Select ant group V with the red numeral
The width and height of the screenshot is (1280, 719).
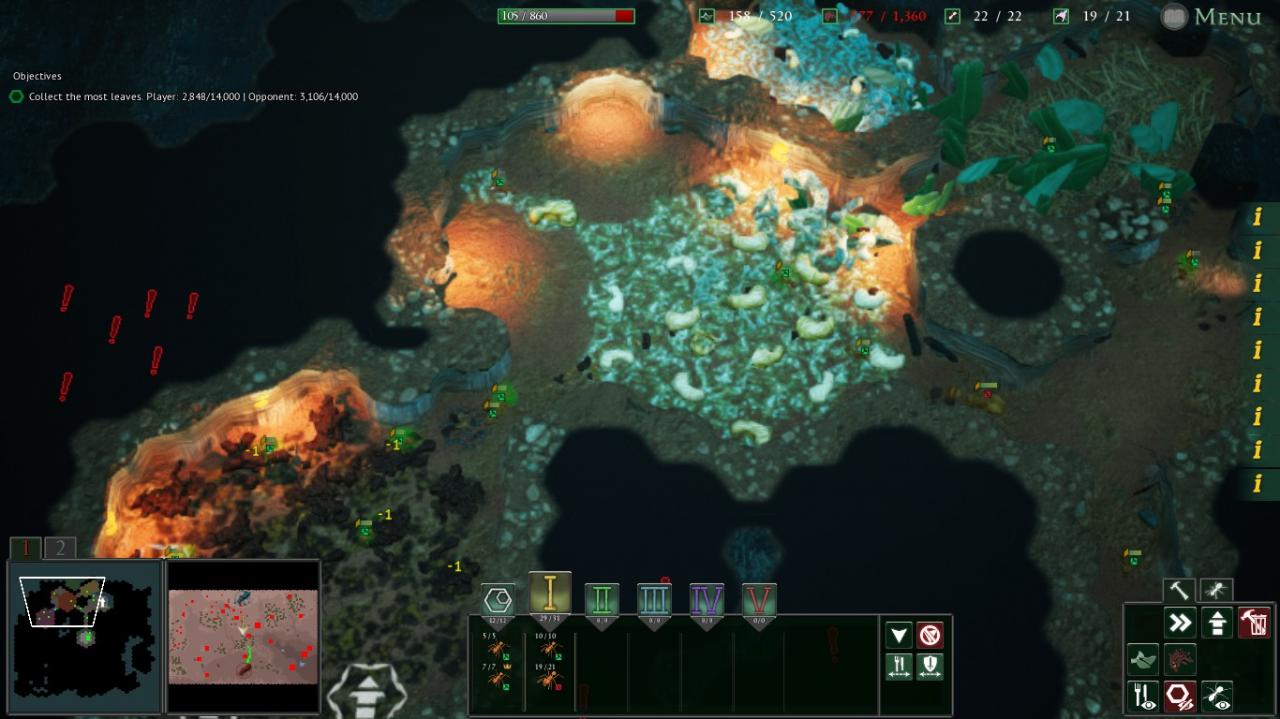pos(759,600)
